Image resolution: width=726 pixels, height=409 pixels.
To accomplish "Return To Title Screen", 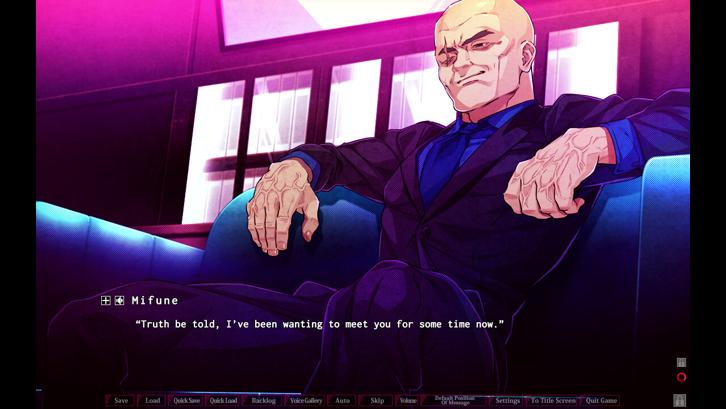I will 553,401.
